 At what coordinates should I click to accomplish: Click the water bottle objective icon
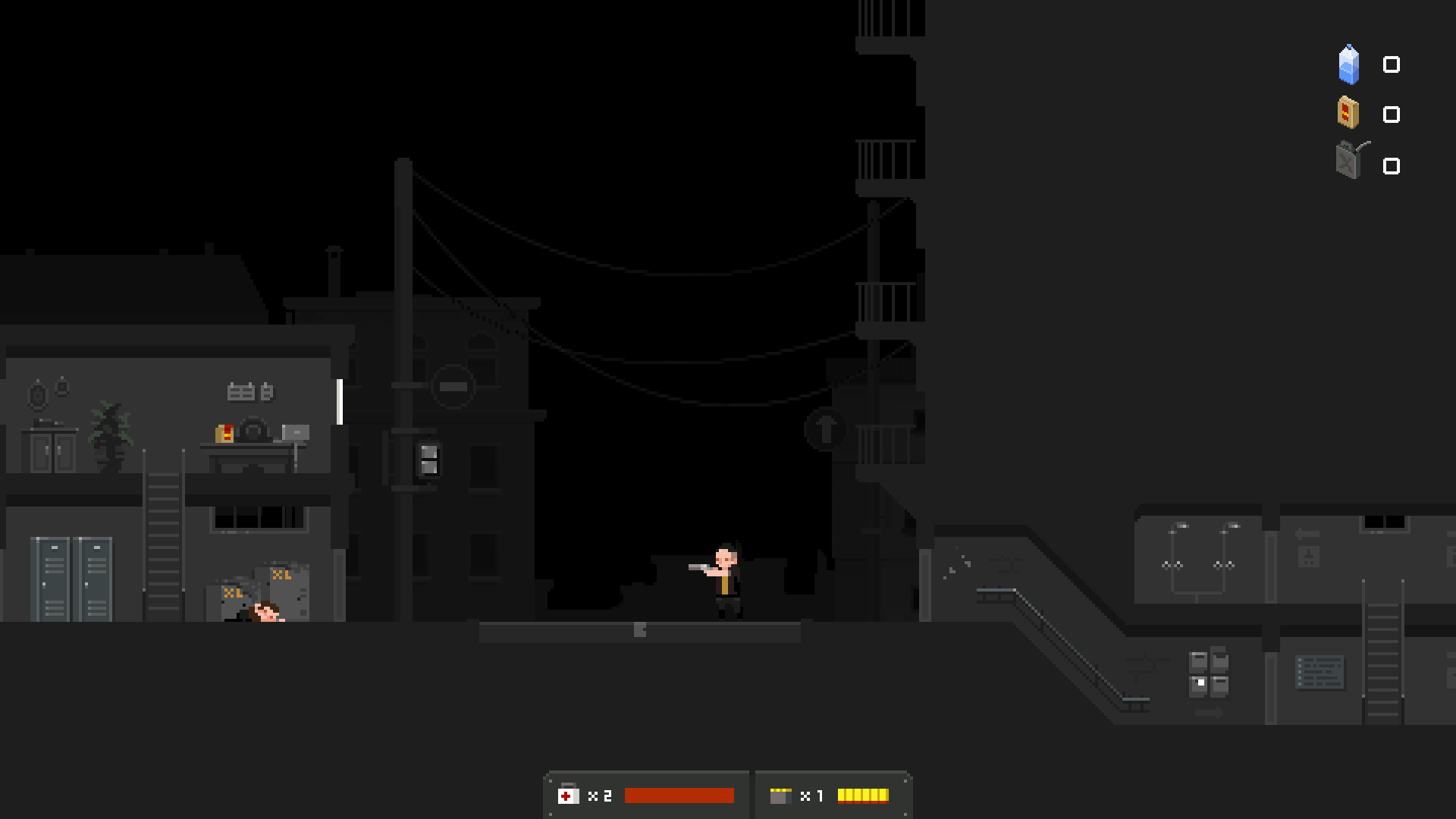pyautogui.click(x=1348, y=64)
